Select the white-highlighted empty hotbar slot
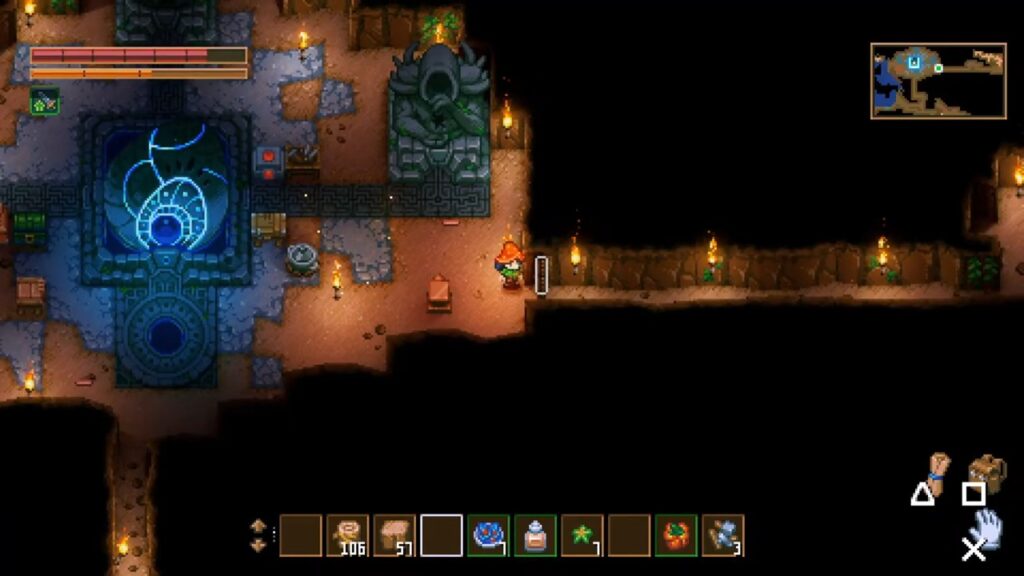This screenshot has height=576, width=1024. [x=442, y=535]
